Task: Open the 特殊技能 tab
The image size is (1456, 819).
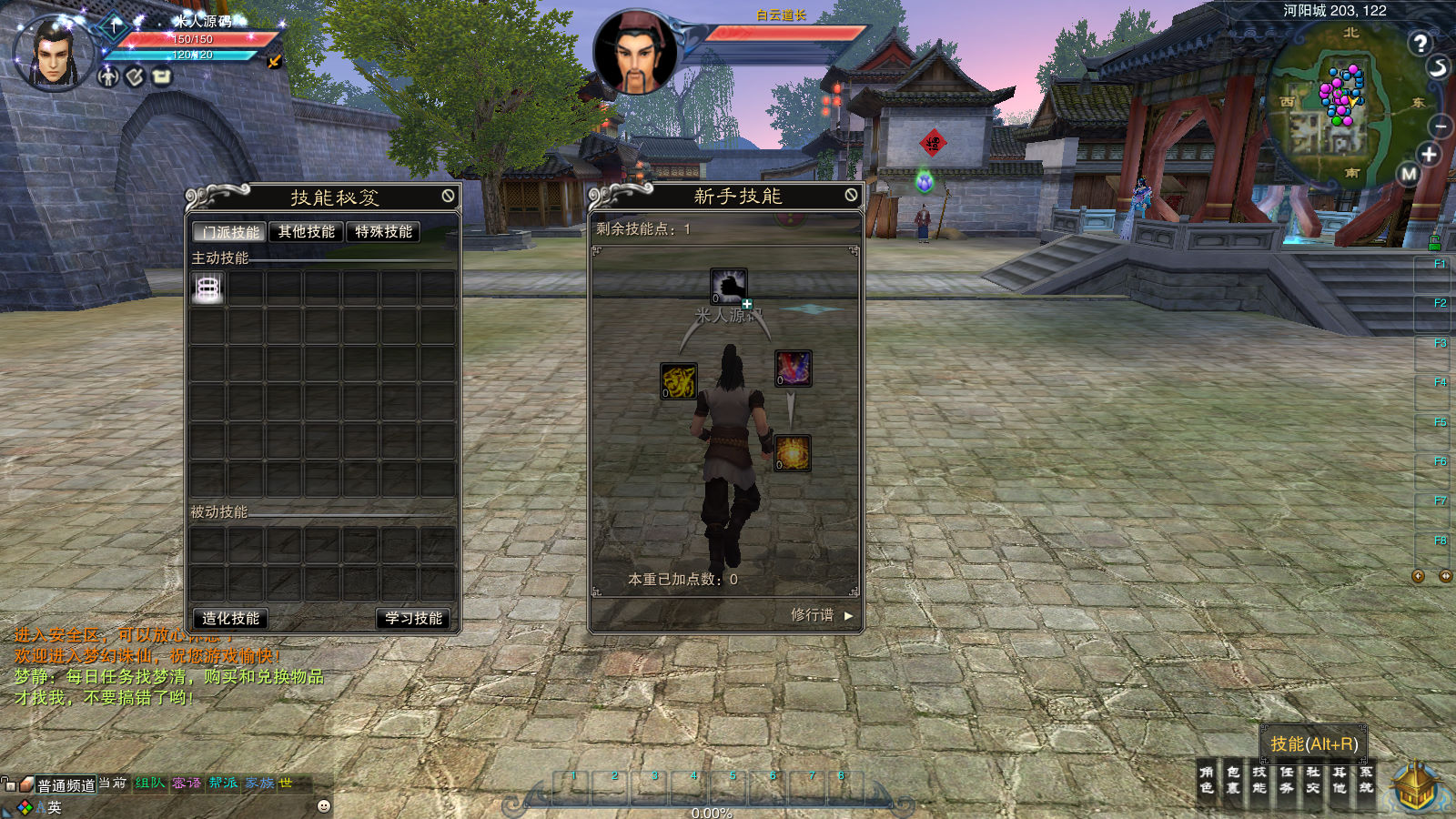Action: coord(383,232)
